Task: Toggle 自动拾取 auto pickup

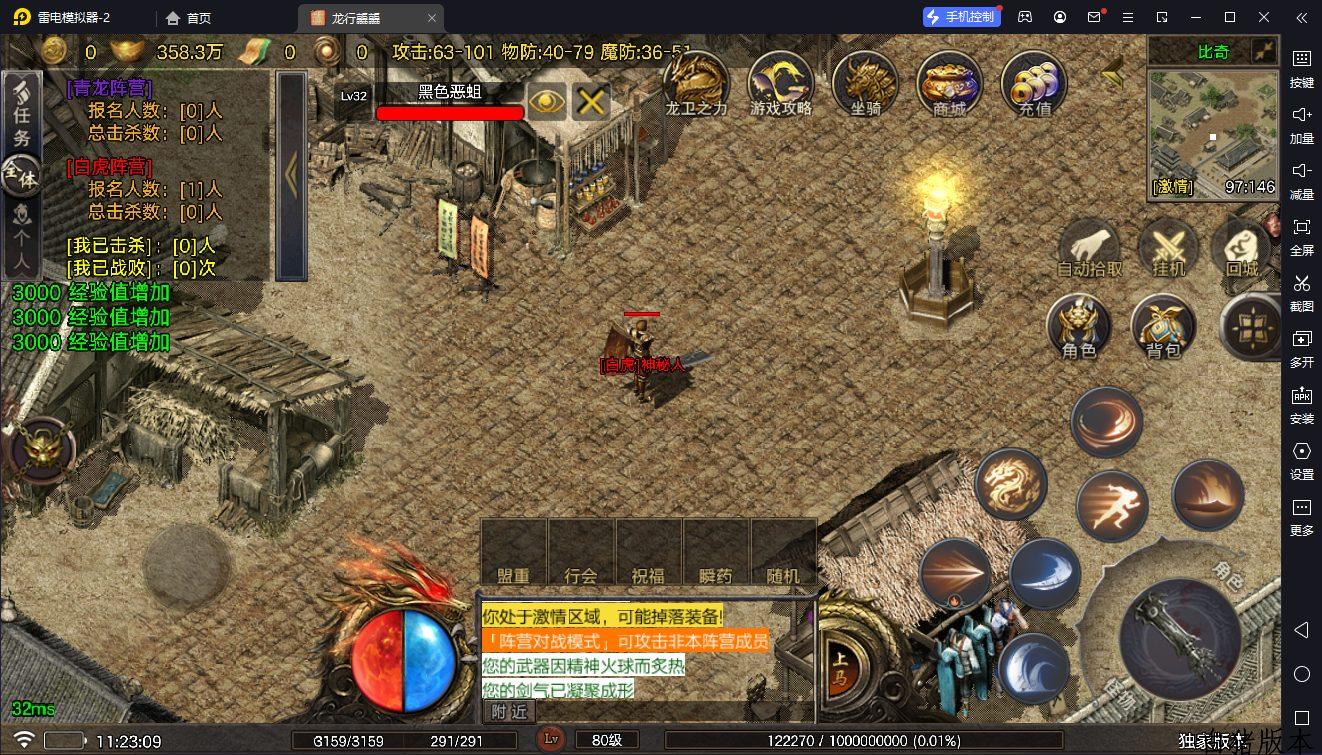Action: click(1089, 248)
